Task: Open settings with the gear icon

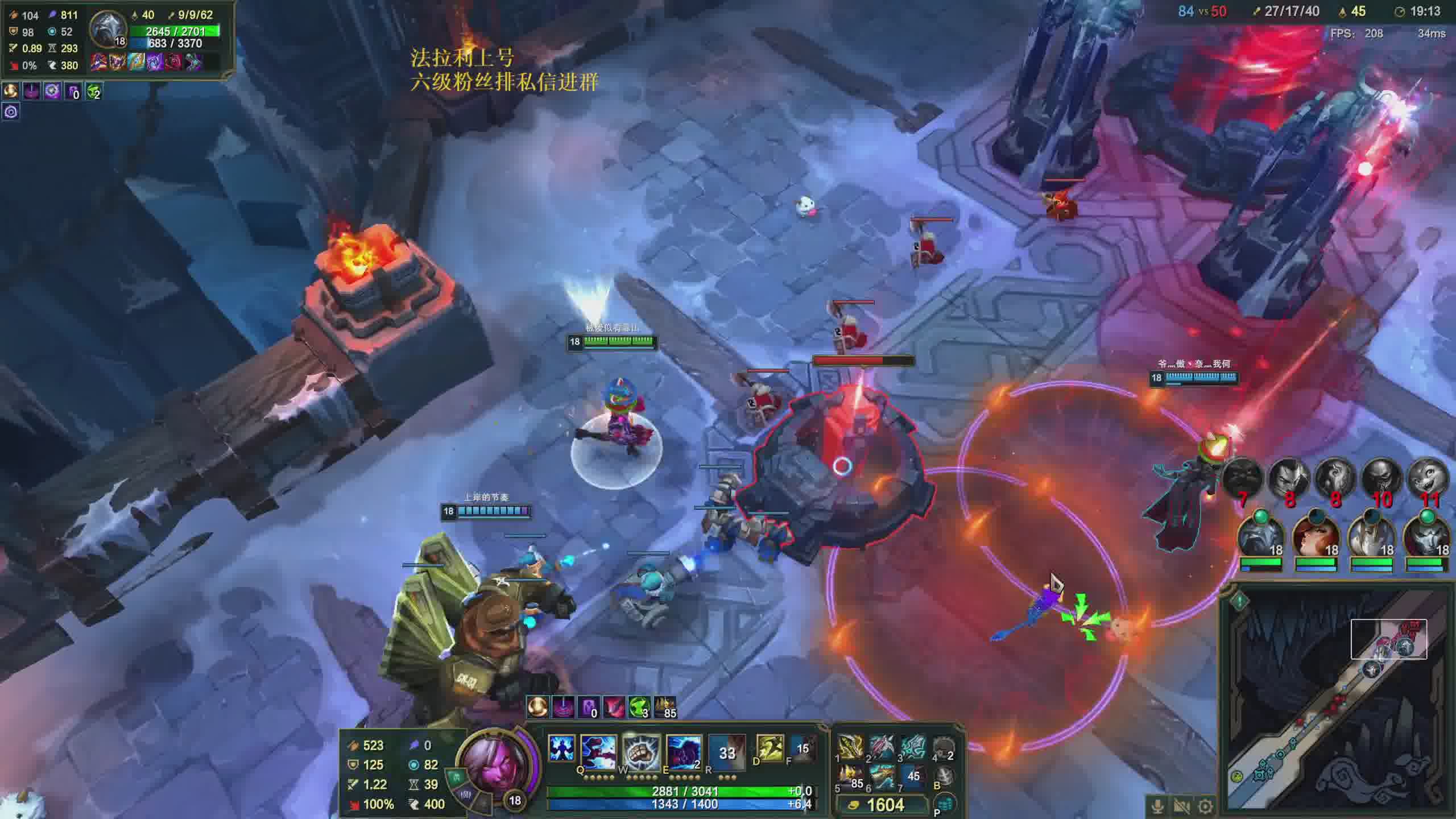Action: [1205, 806]
